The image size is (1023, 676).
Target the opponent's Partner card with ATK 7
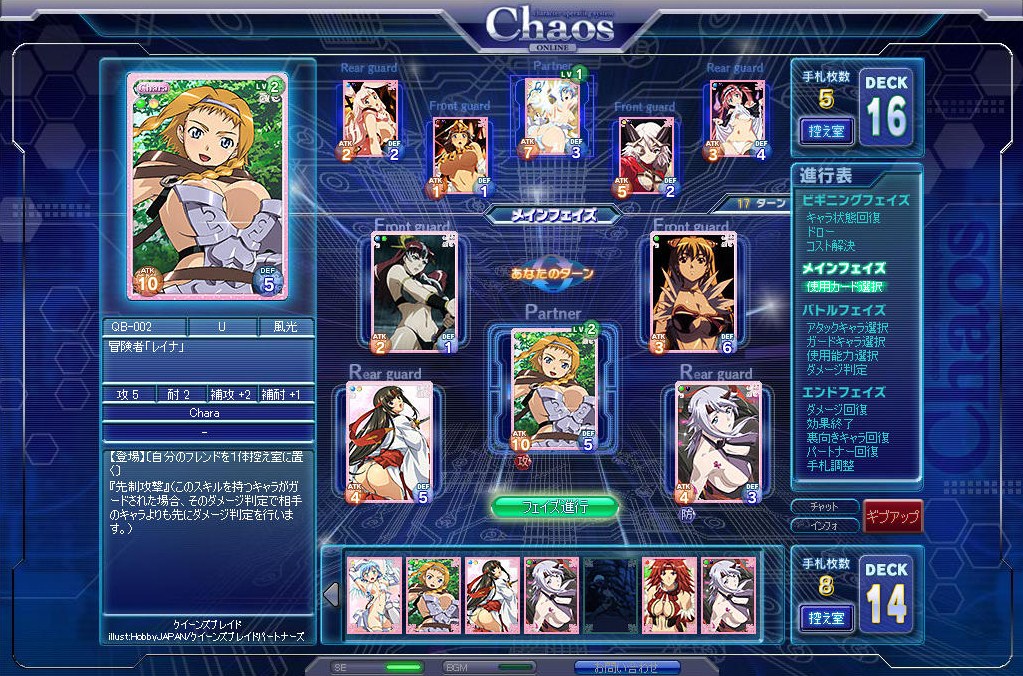click(x=552, y=120)
